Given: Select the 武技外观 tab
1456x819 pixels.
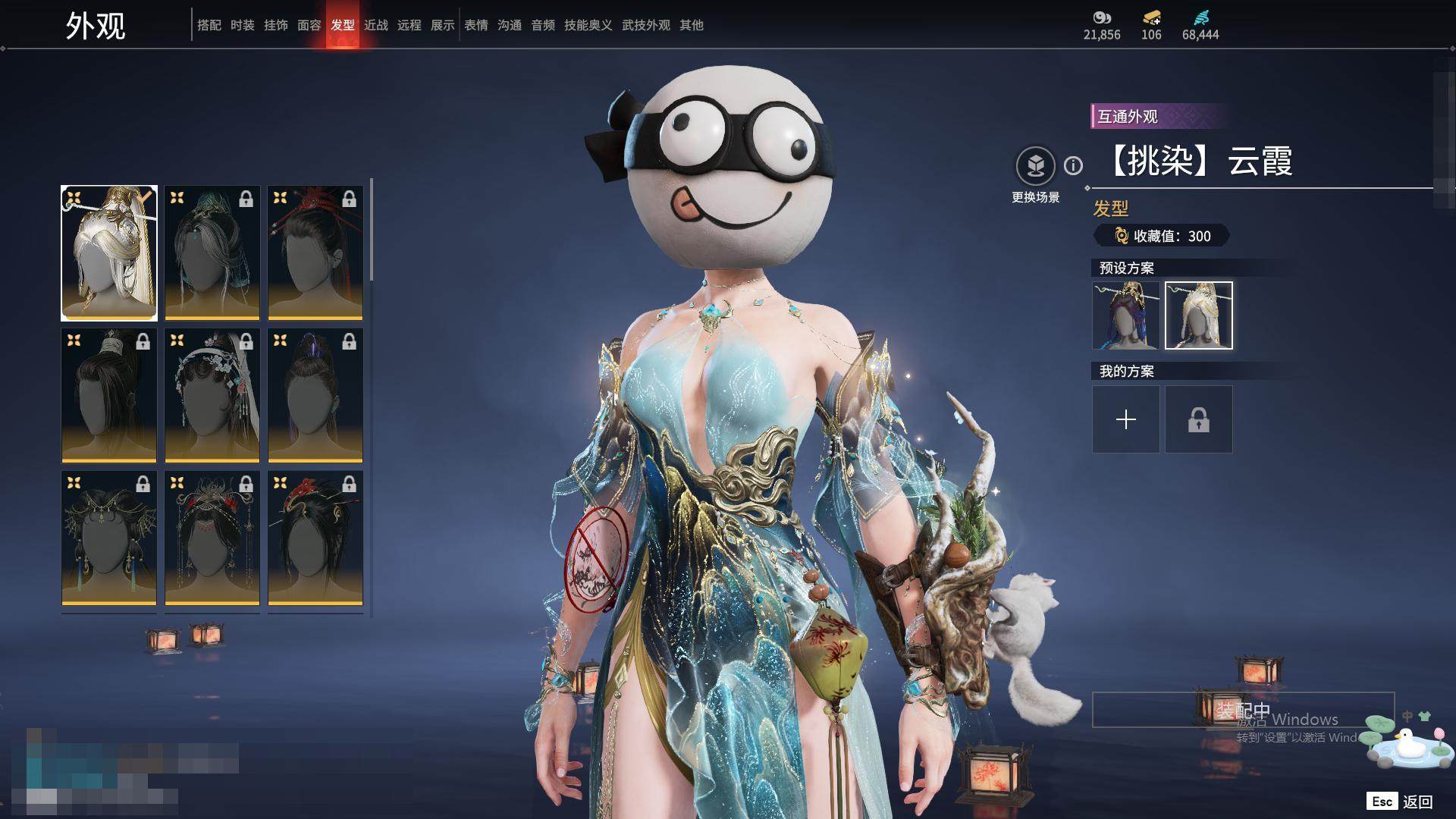Looking at the screenshot, I should (x=645, y=25).
